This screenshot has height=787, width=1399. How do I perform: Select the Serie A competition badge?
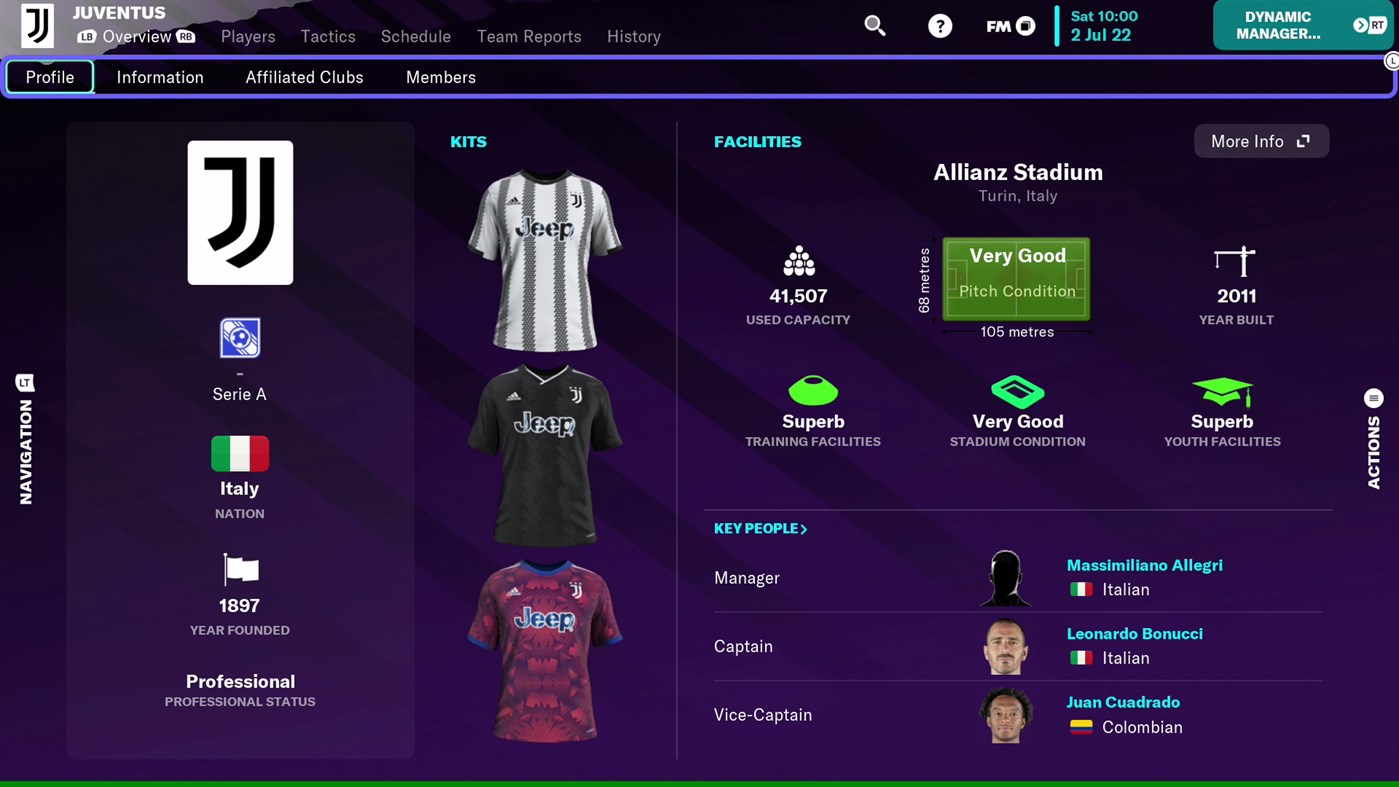239,337
